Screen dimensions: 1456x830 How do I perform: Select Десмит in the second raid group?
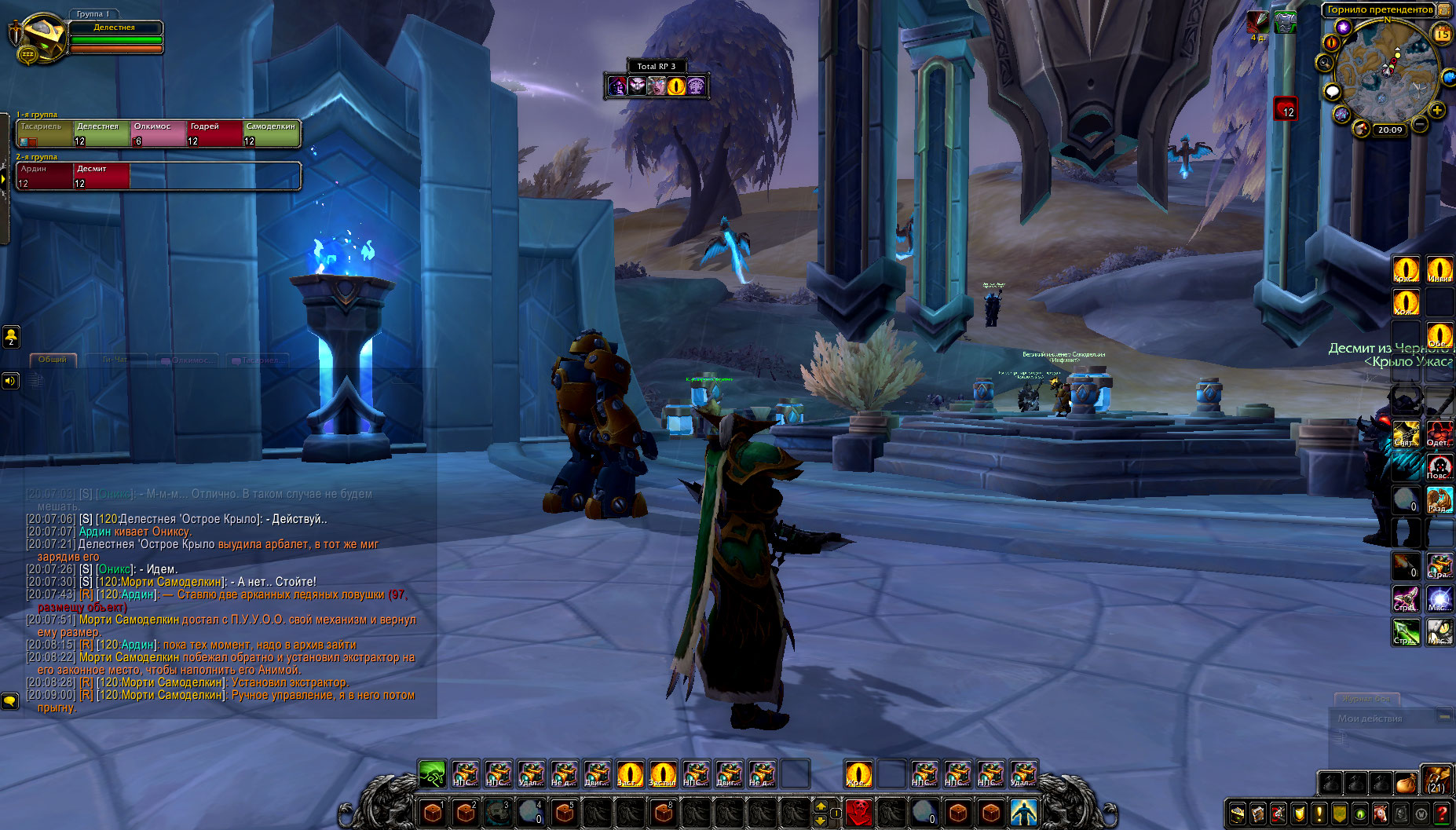tap(101, 176)
